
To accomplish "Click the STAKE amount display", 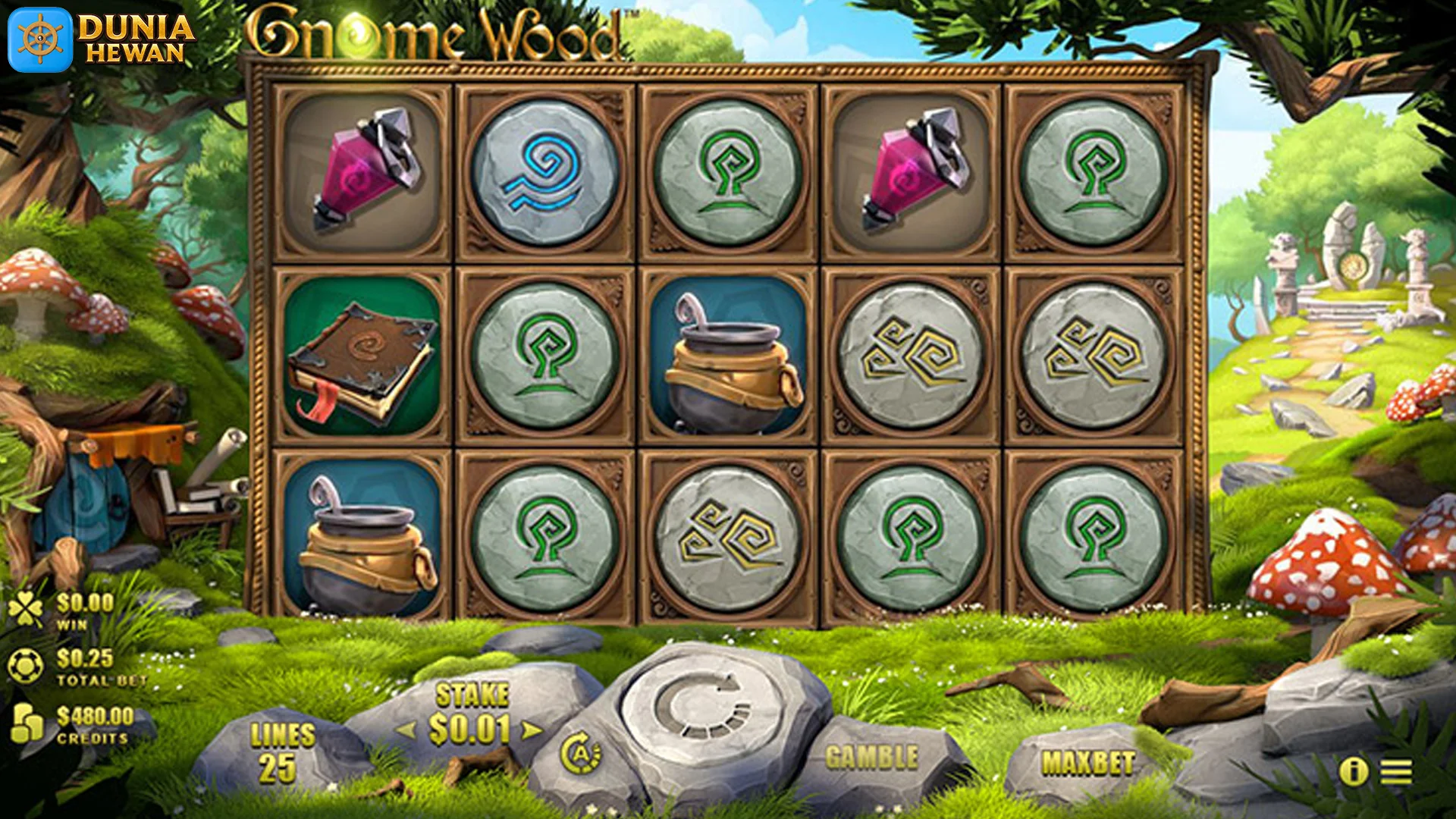I will click(470, 695).
